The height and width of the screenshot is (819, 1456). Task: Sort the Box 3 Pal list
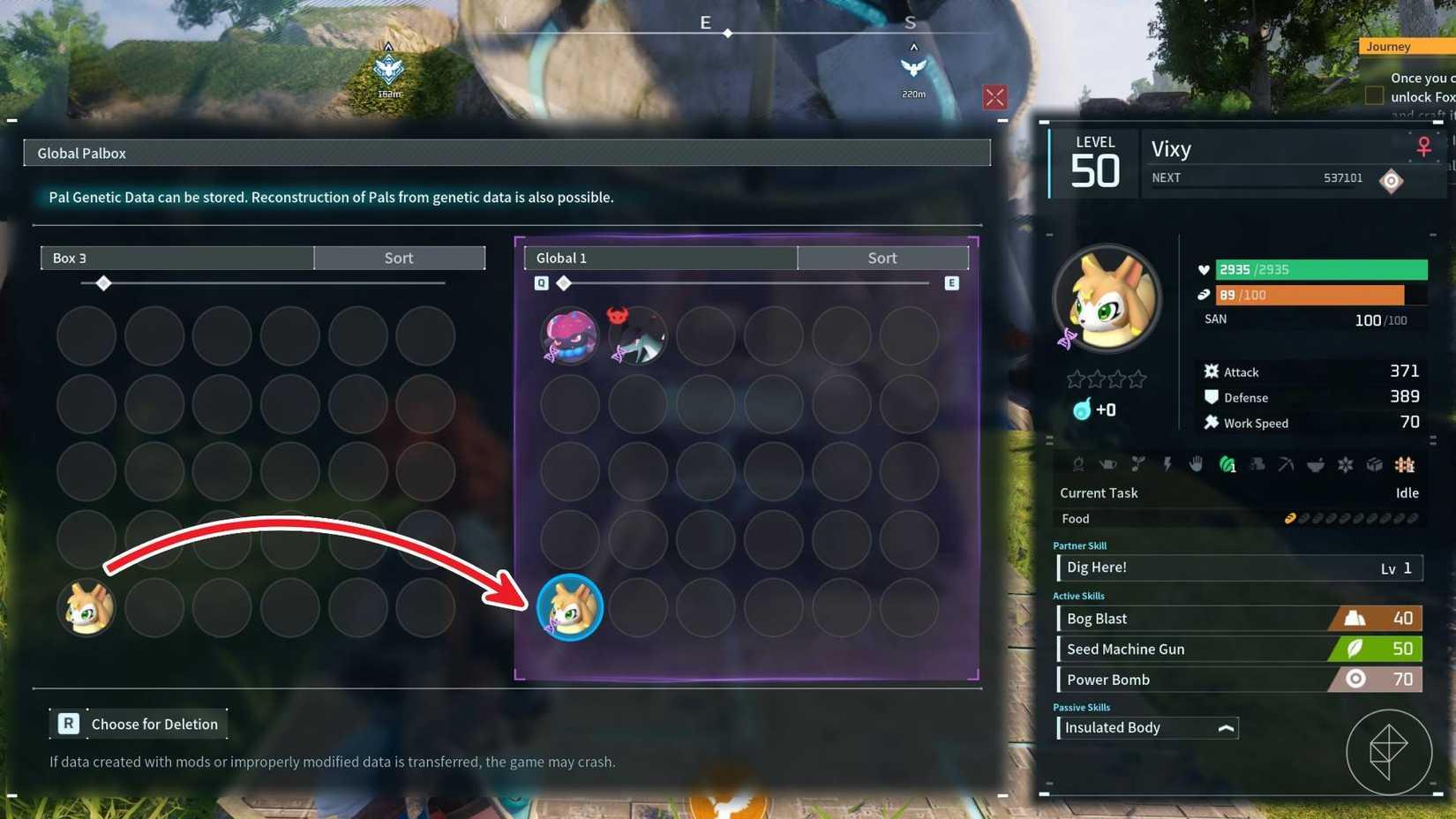pyautogui.click(x=399, y=258)
